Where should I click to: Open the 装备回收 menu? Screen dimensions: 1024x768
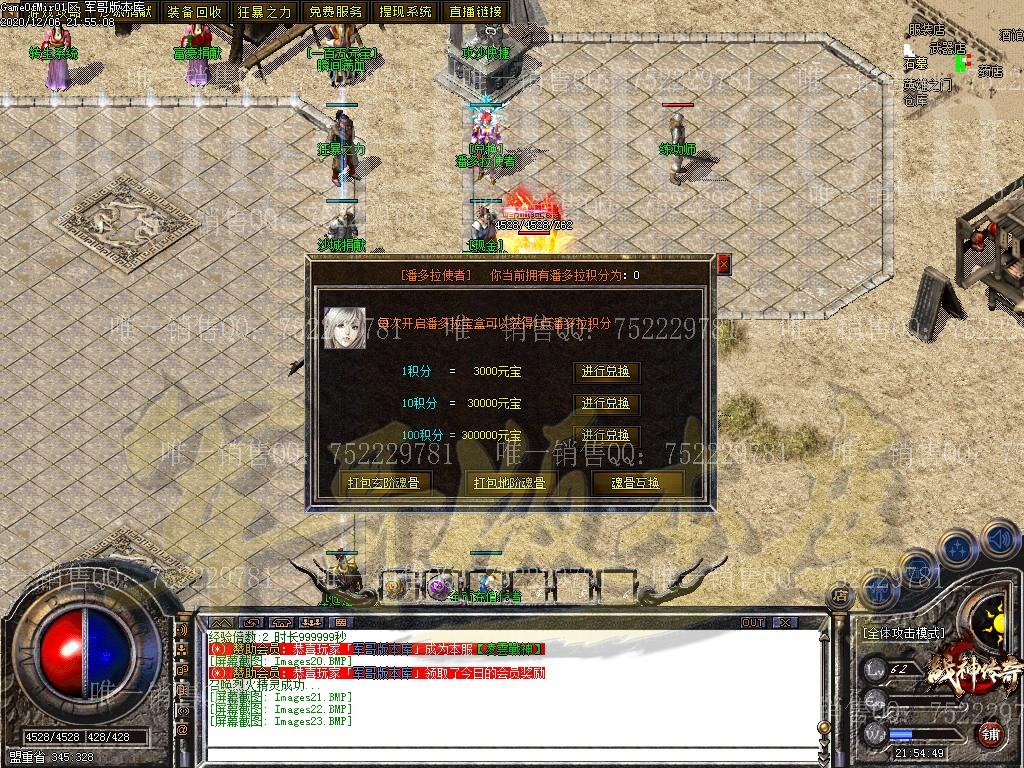click(x=194, y=12)
